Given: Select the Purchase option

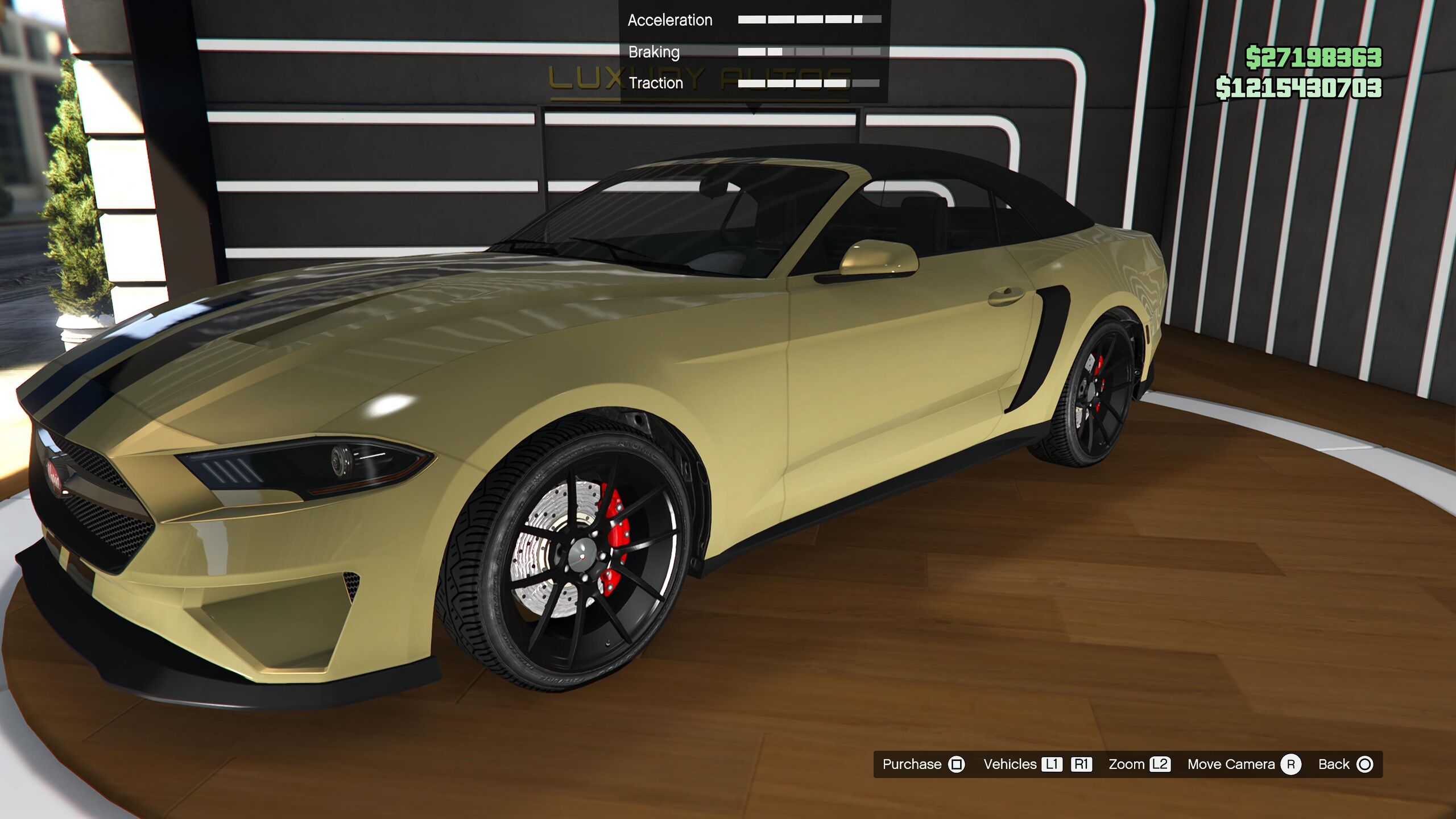Looking at the screenshot, I should point(912,764).
